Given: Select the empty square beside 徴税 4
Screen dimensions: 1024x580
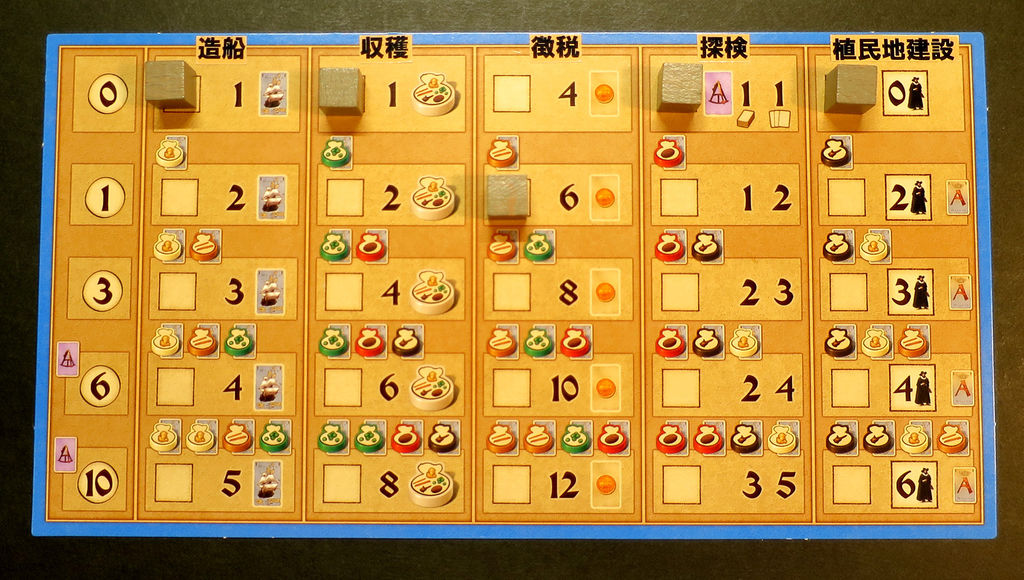Looking at the screenshot, I should [x=511, y=94].
